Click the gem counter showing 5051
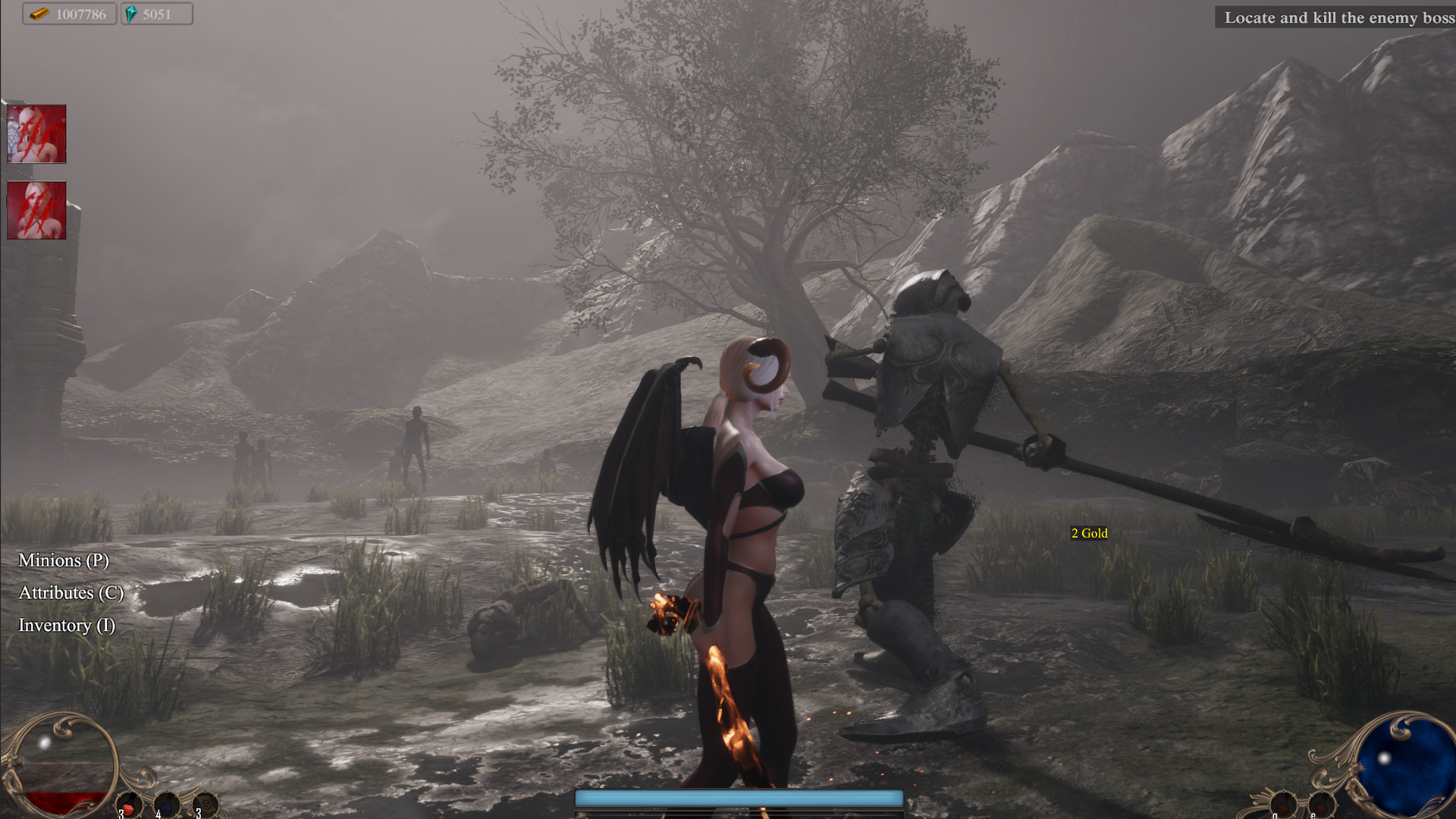The image size is (1456, 819). click(155, 14)
